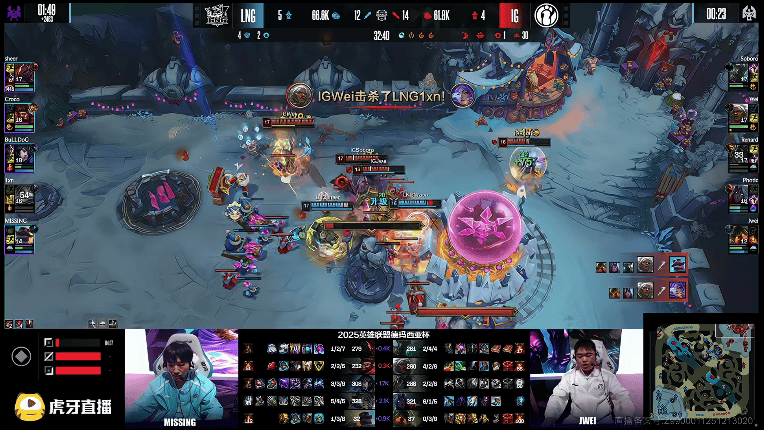Click the LNG team logo in scoreboard
The image size is (764, 430).
pos(218,15)
